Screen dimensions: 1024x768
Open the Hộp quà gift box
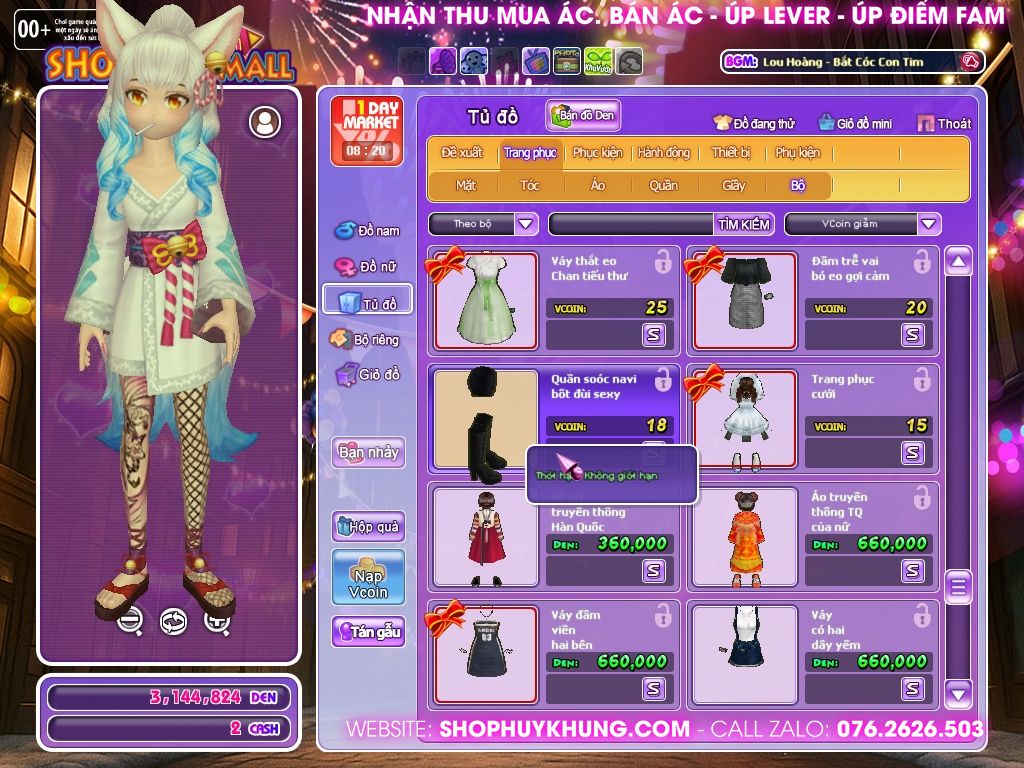tap(368, 526)
